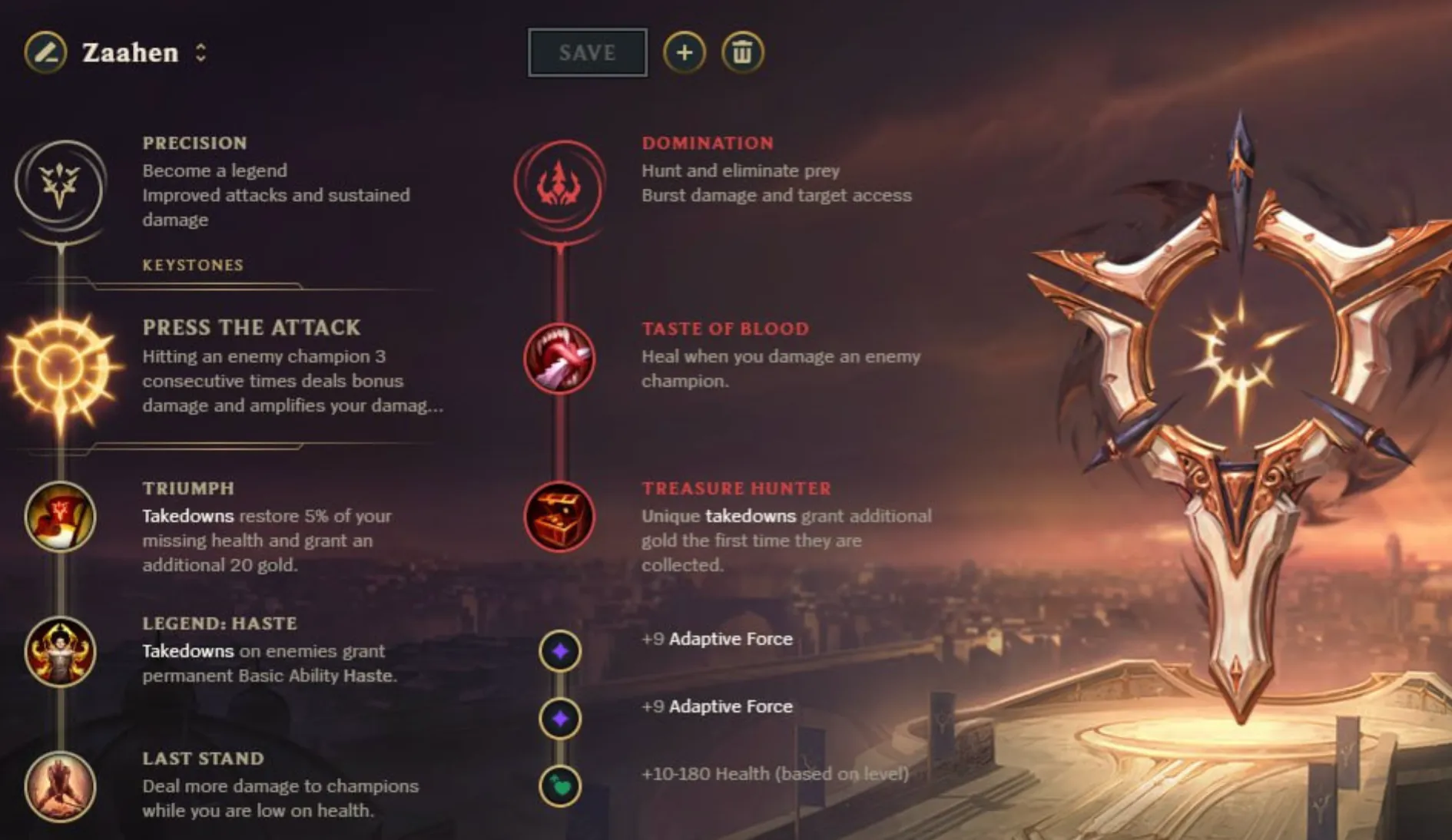Screen dimensions: 1452x840
Task: Open the Zaahen page name selector chevron
Action: point(201,52)
